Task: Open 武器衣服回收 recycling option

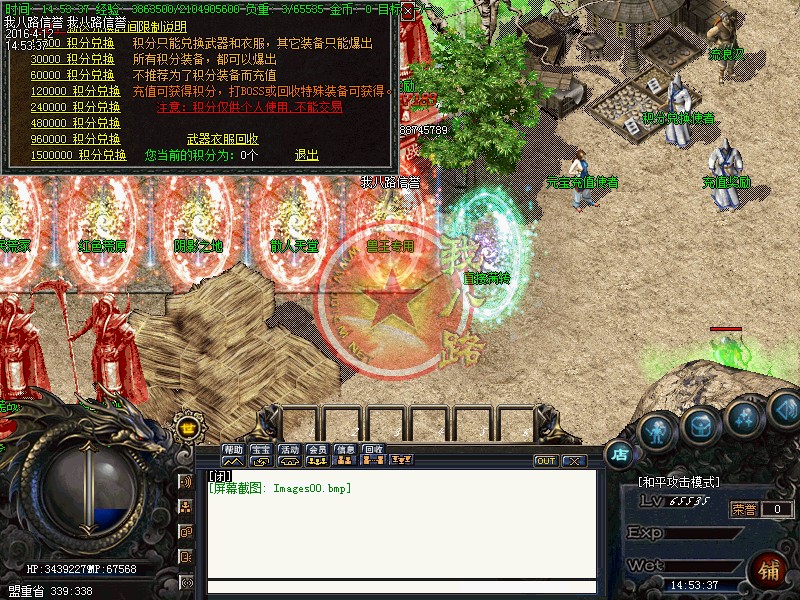Action: pyautogui.click(x=222, y=139)
